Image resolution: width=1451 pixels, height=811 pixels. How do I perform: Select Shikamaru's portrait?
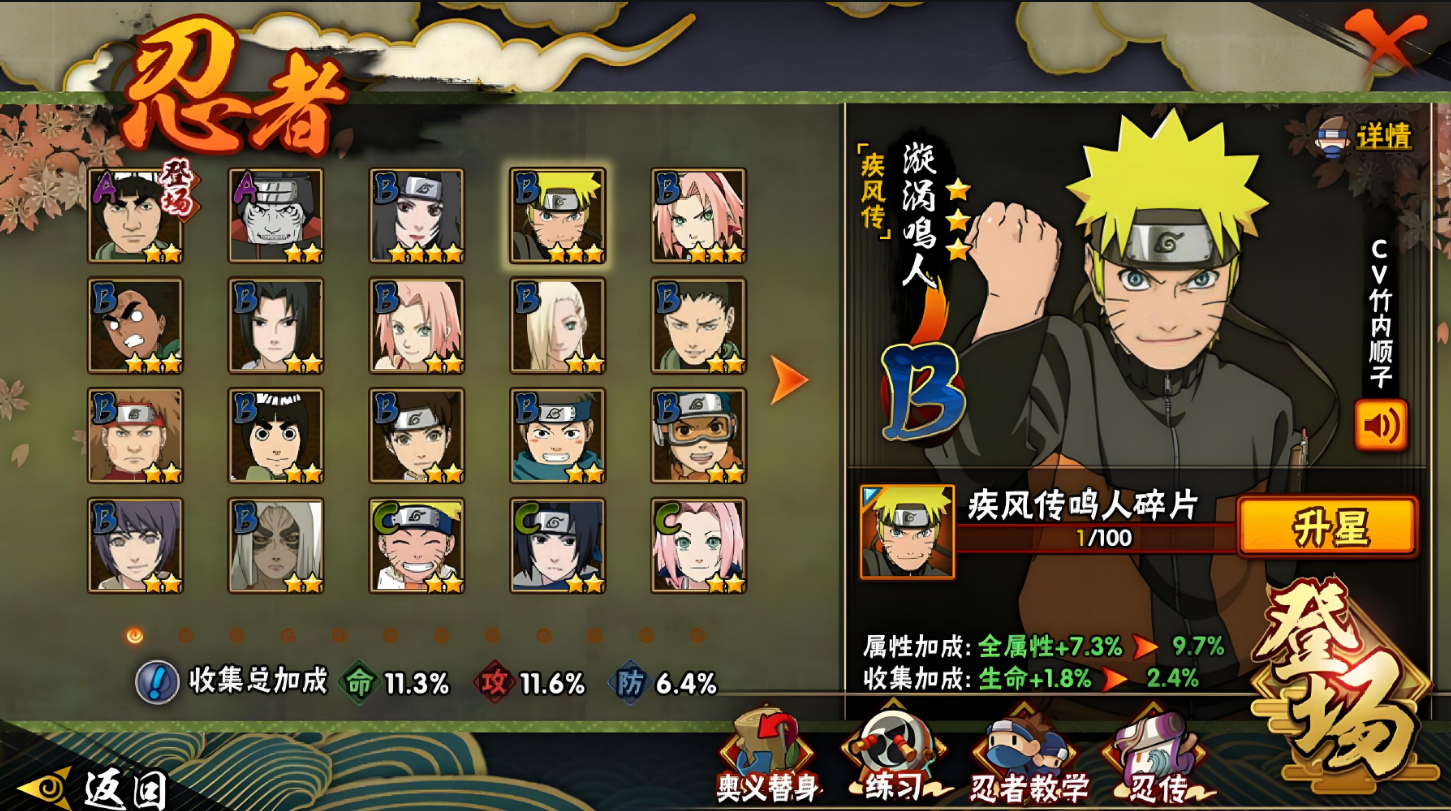tap(698, 326)
